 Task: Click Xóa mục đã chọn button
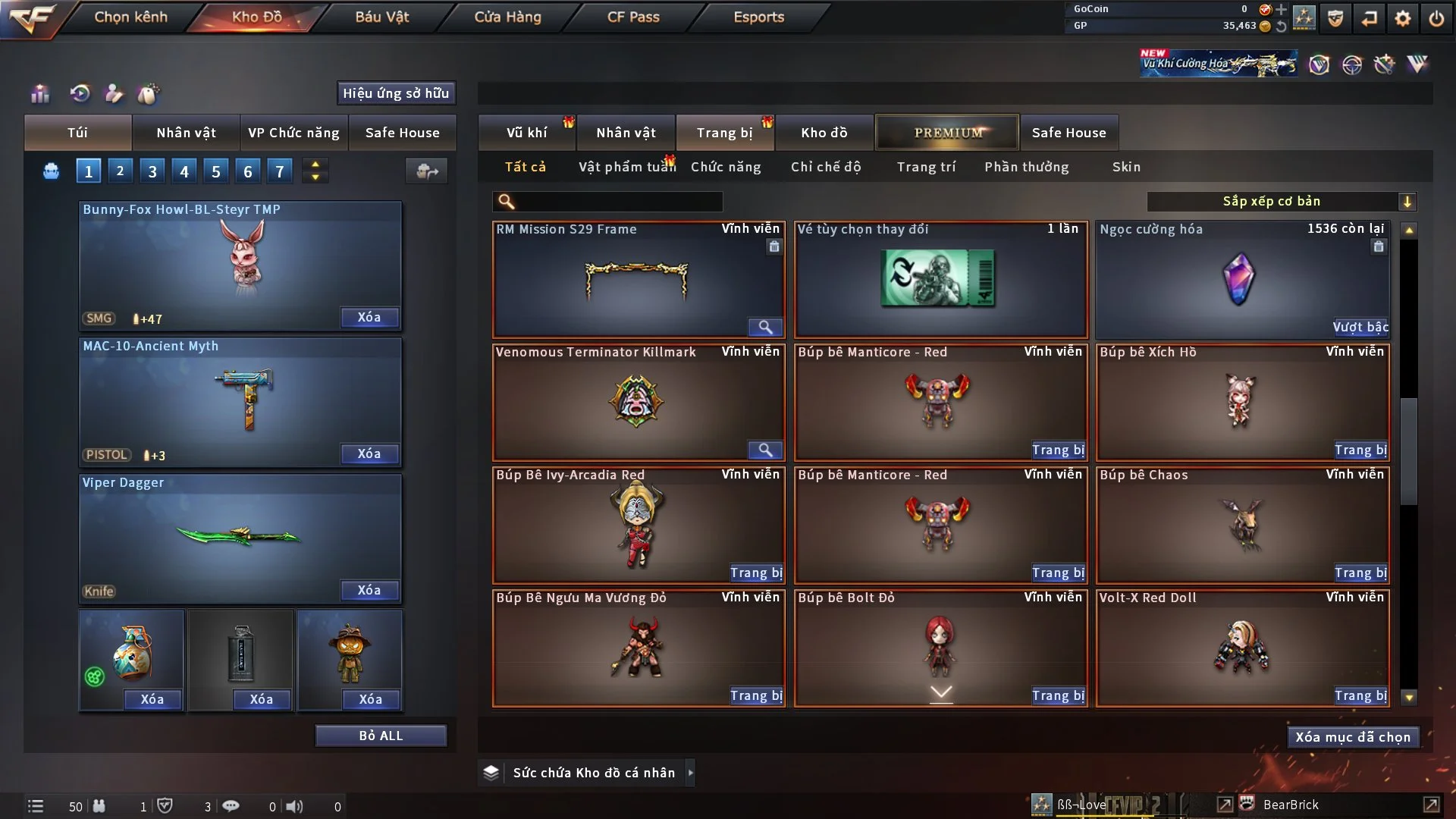pos(1352,737)
